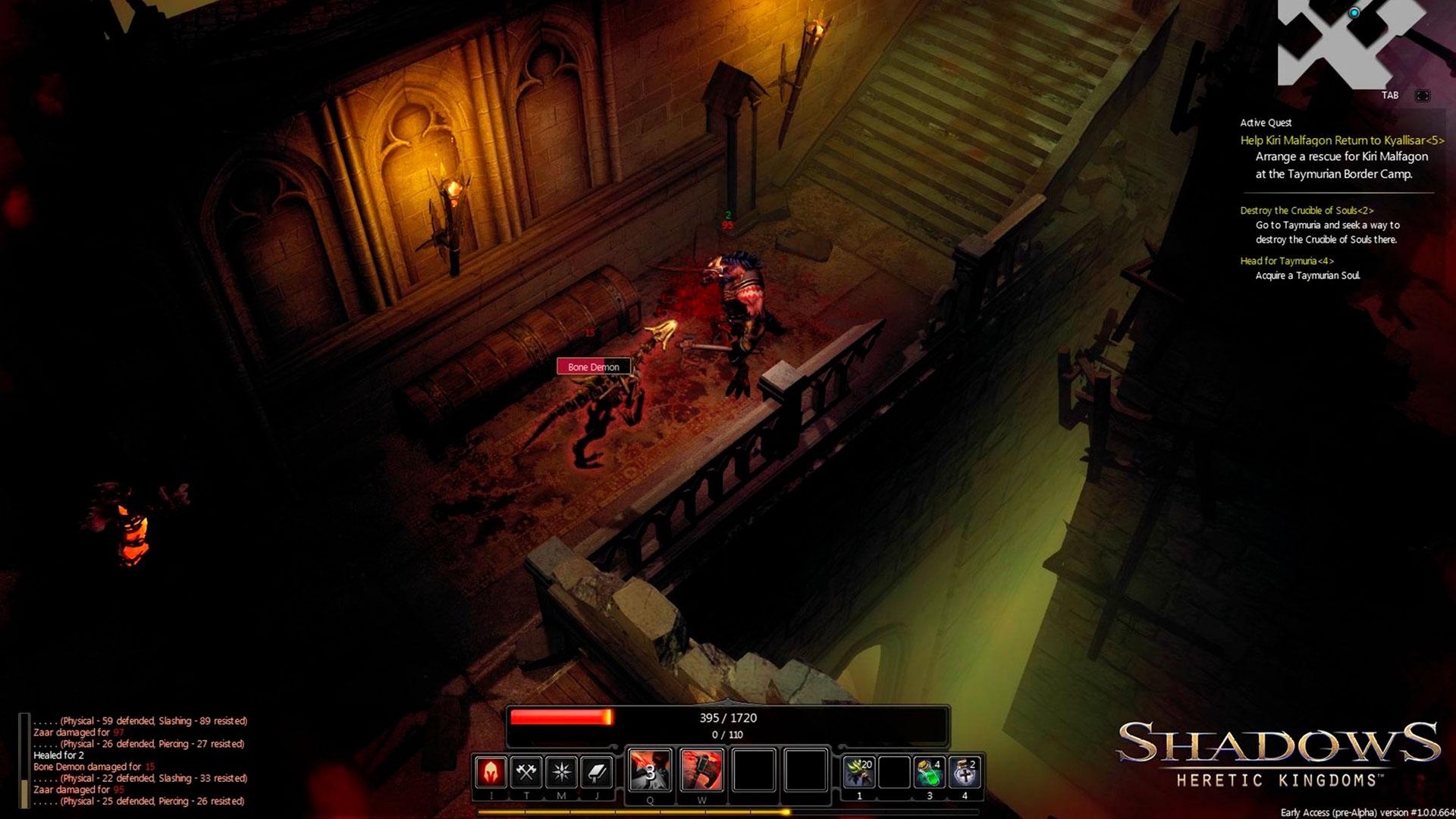Drink the green potion in slot 3

929,773
